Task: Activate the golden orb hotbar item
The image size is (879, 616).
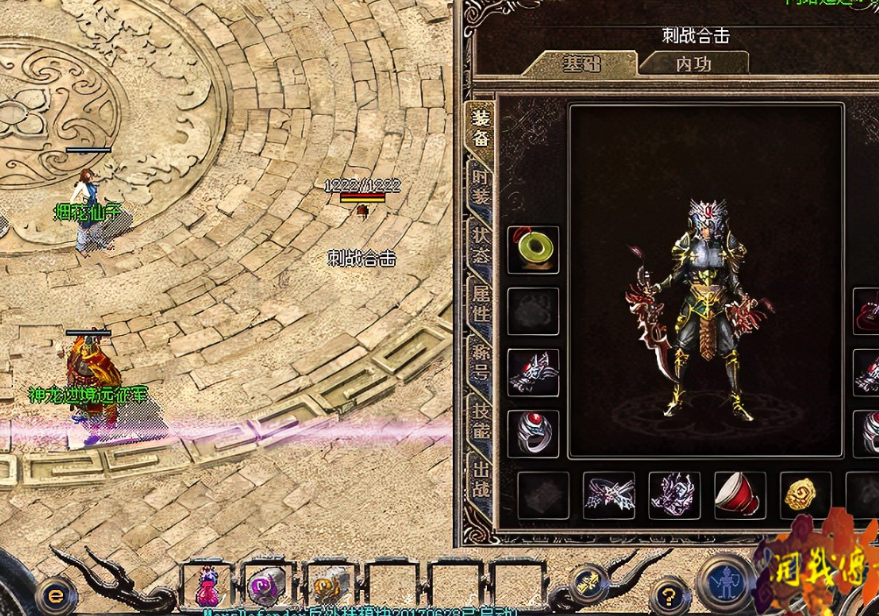Action: [x=326, y=584]
